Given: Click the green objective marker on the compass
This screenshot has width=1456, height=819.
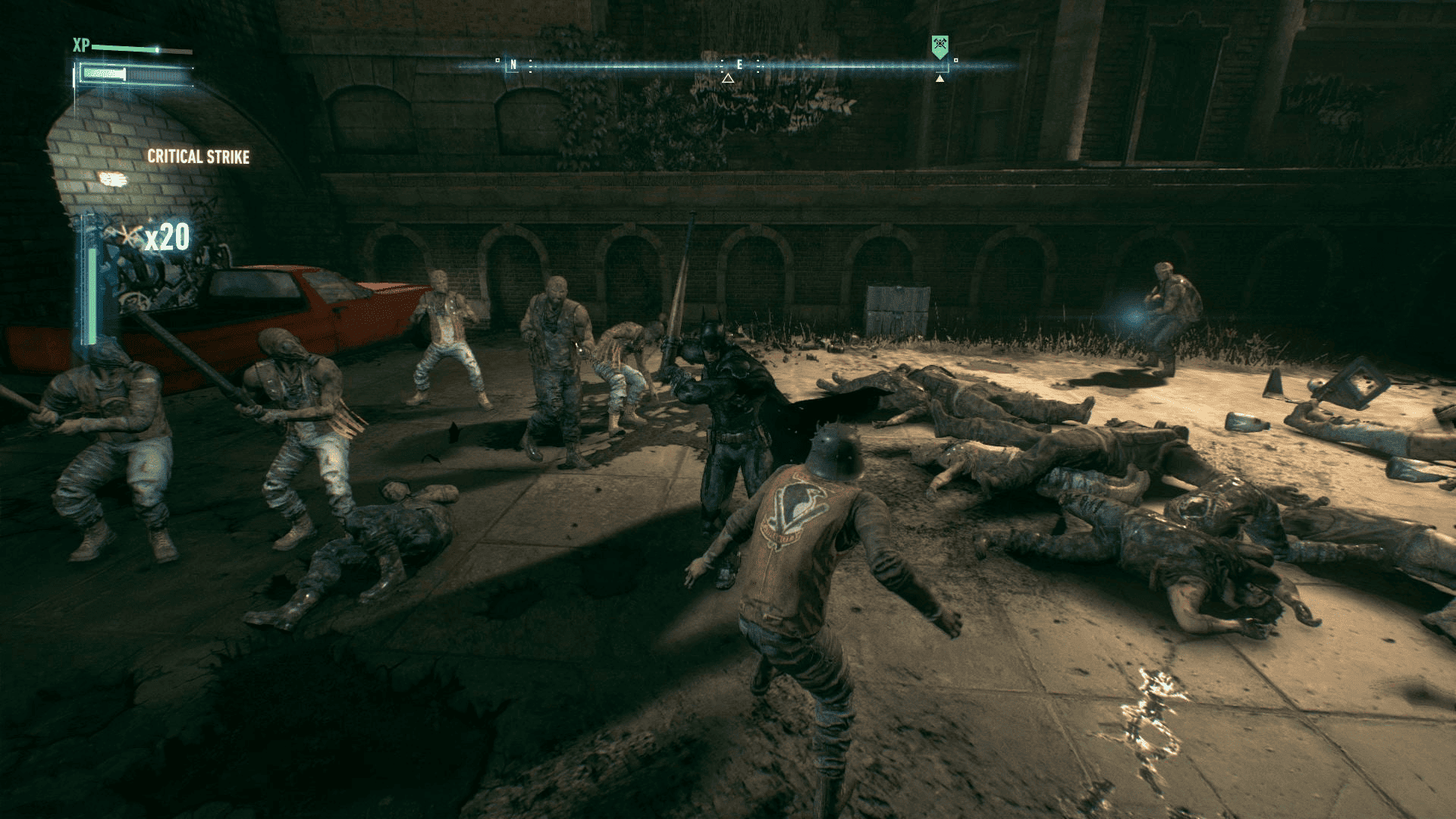Looking at the screenshot, I should pyautogui.click(x=940, y=47).
